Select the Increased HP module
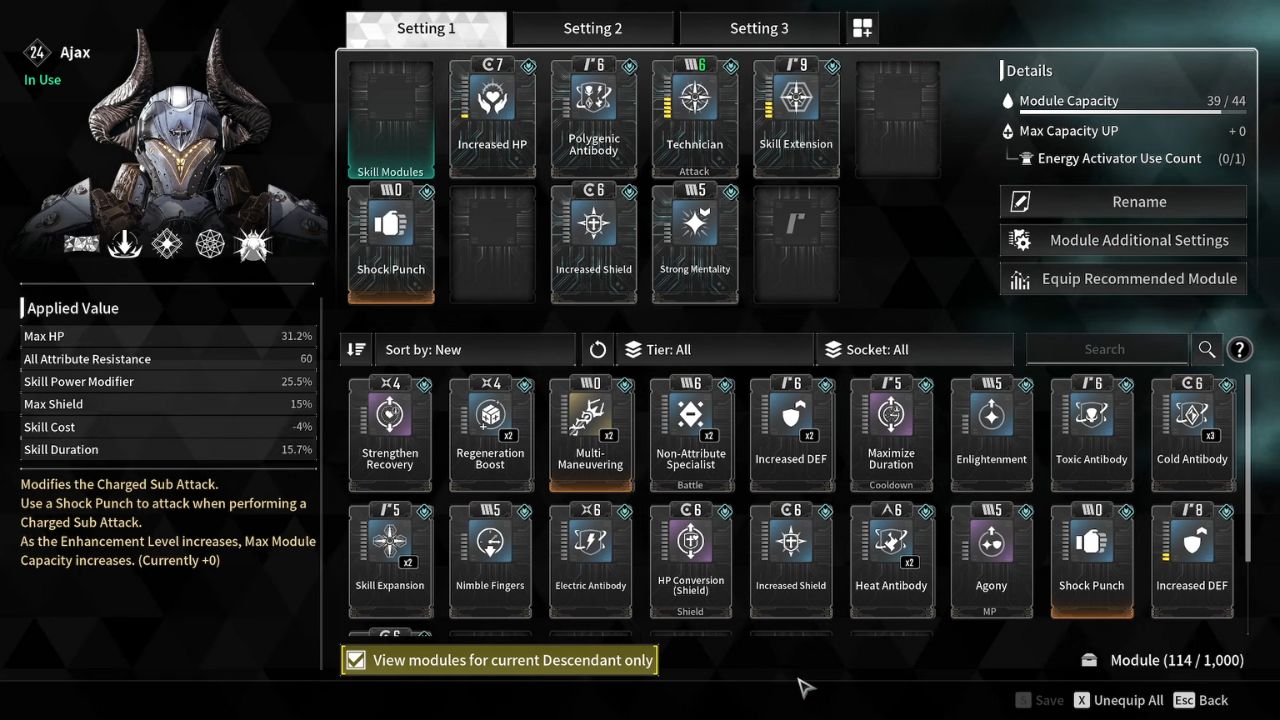 click(492, 115)
